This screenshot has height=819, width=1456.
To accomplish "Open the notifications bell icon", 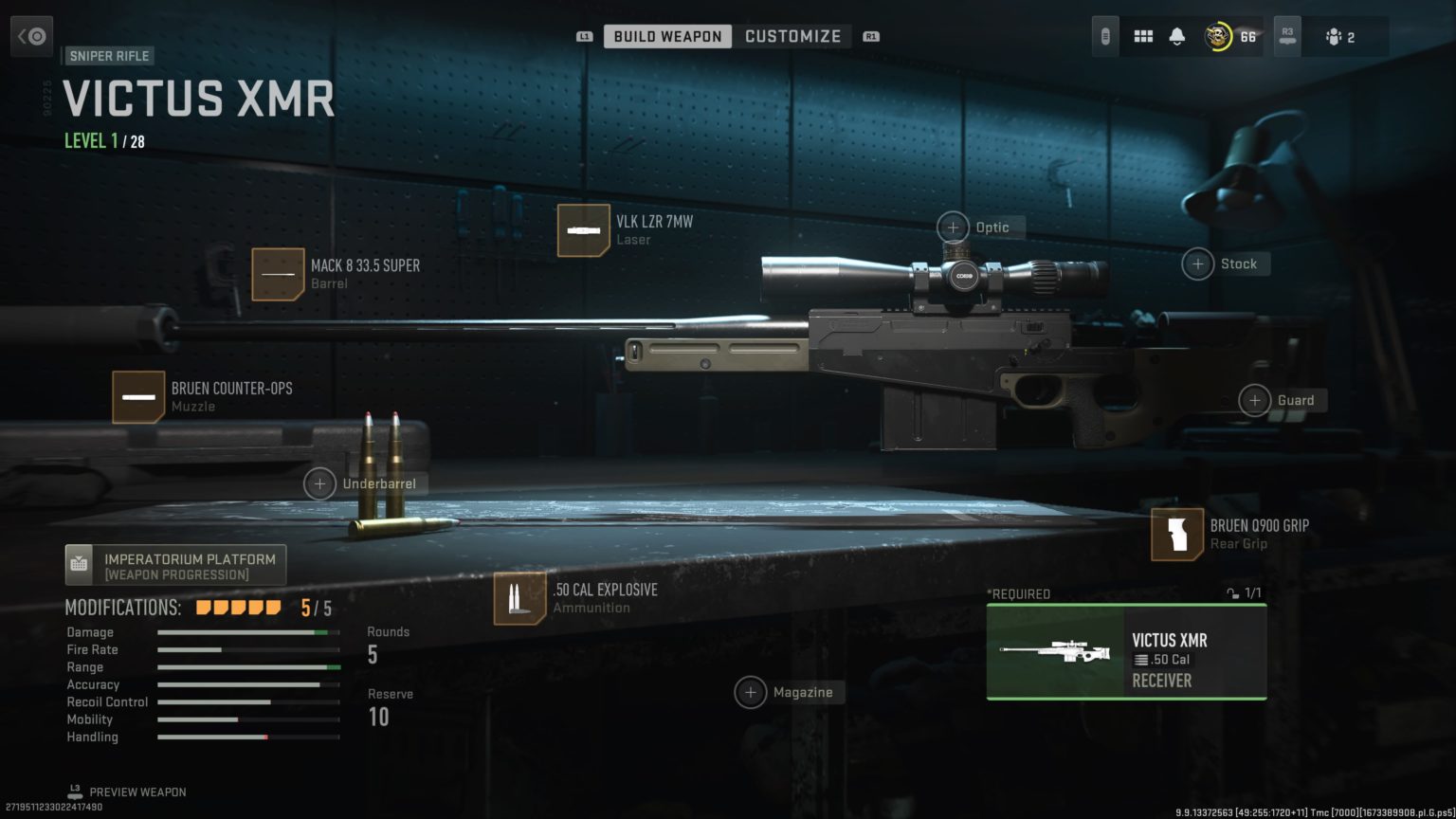I will 1176,35.
